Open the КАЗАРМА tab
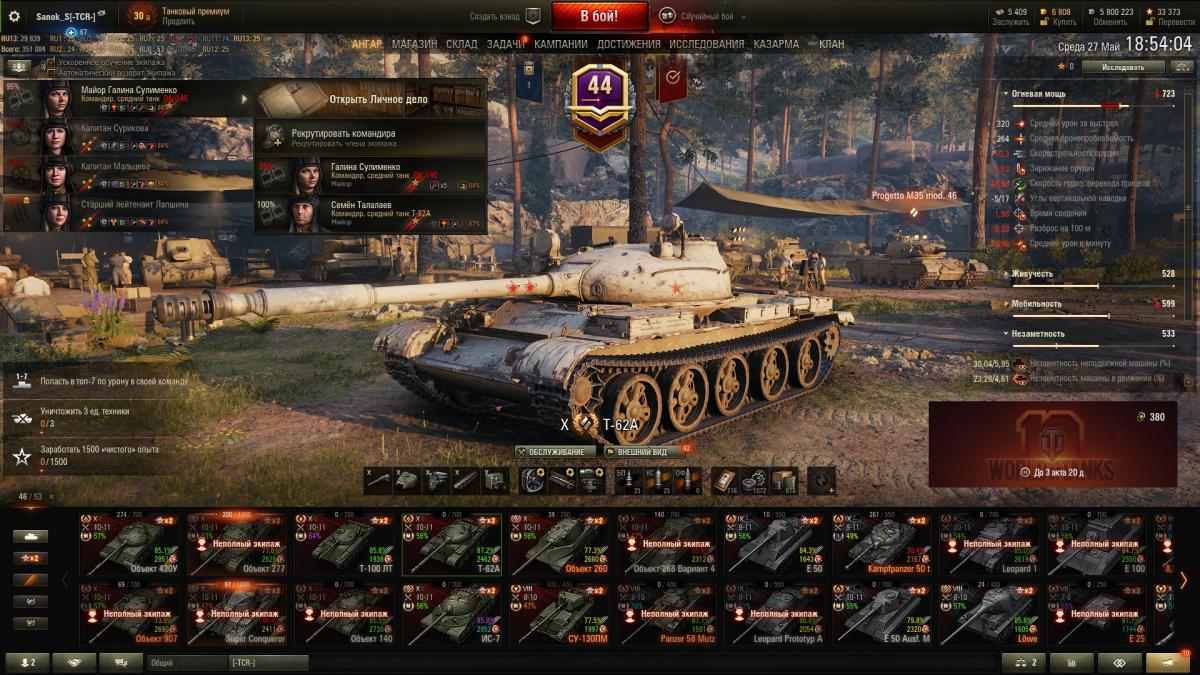This screenshot has height=675, width=1200. click(776, 44)
